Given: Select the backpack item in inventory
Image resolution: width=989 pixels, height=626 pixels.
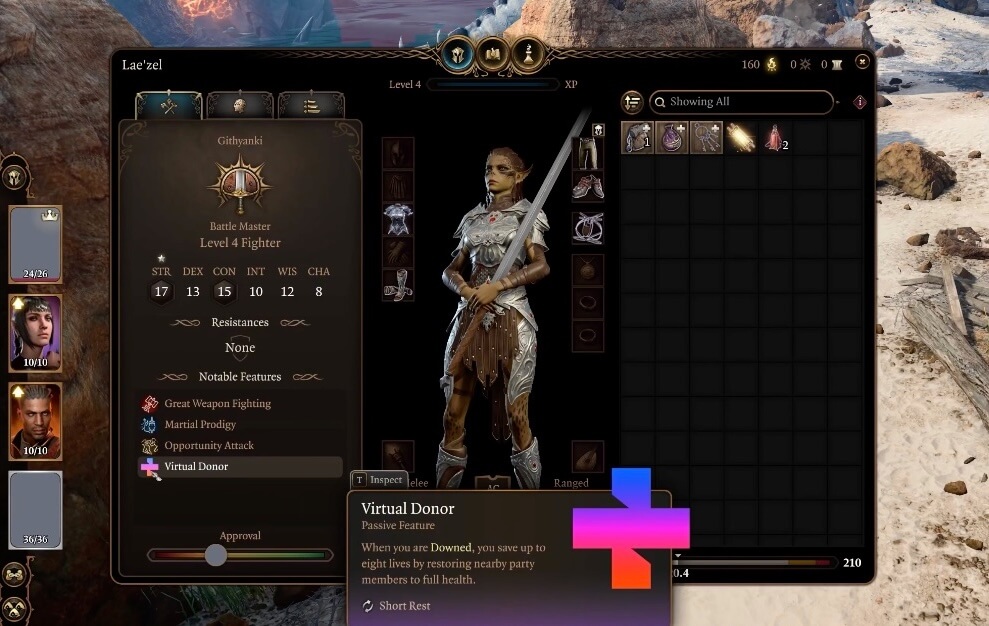Looking at the screenshot, I should [x=637, y=138].
